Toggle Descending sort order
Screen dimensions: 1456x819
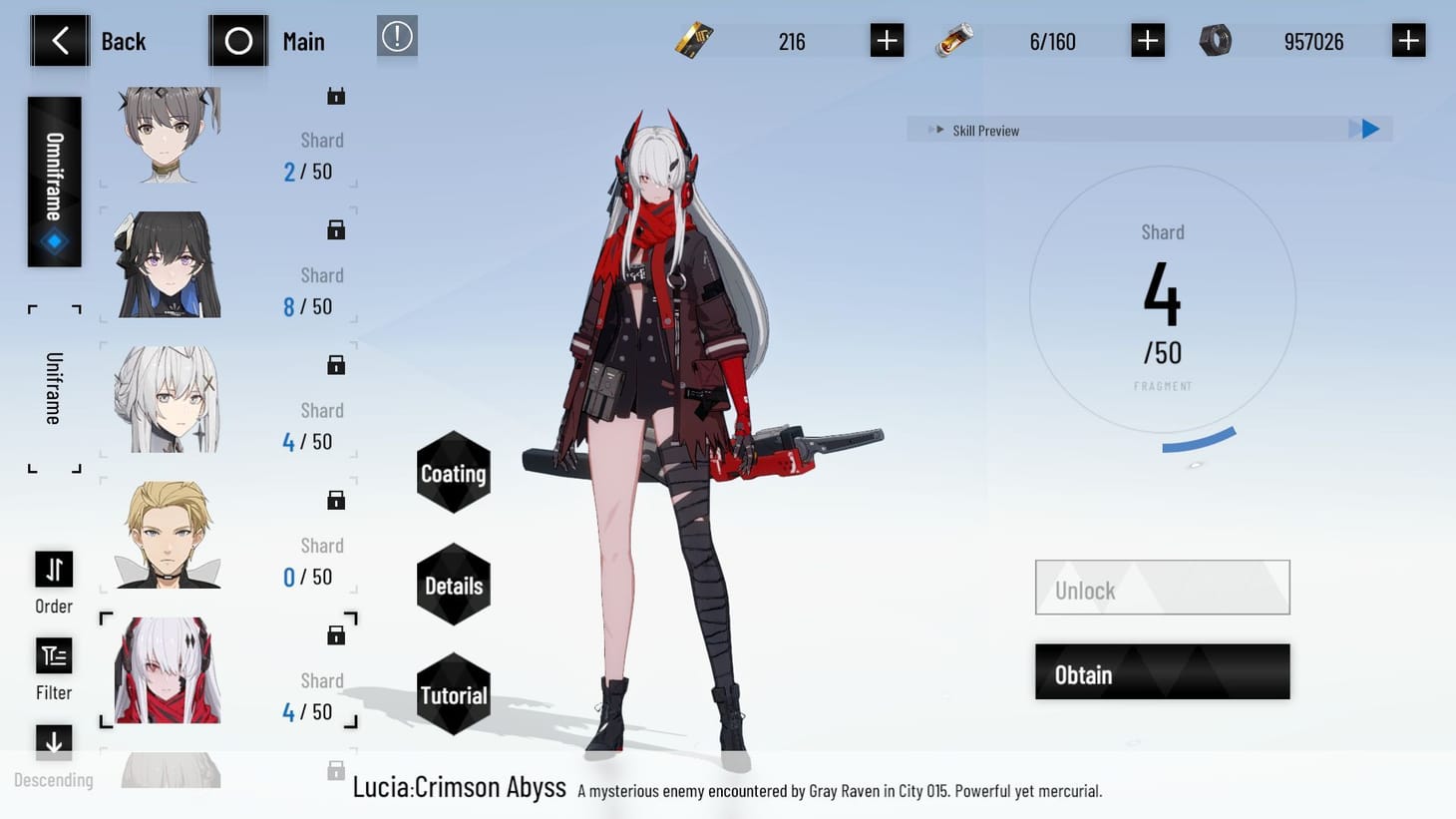(x=53, y=742)
